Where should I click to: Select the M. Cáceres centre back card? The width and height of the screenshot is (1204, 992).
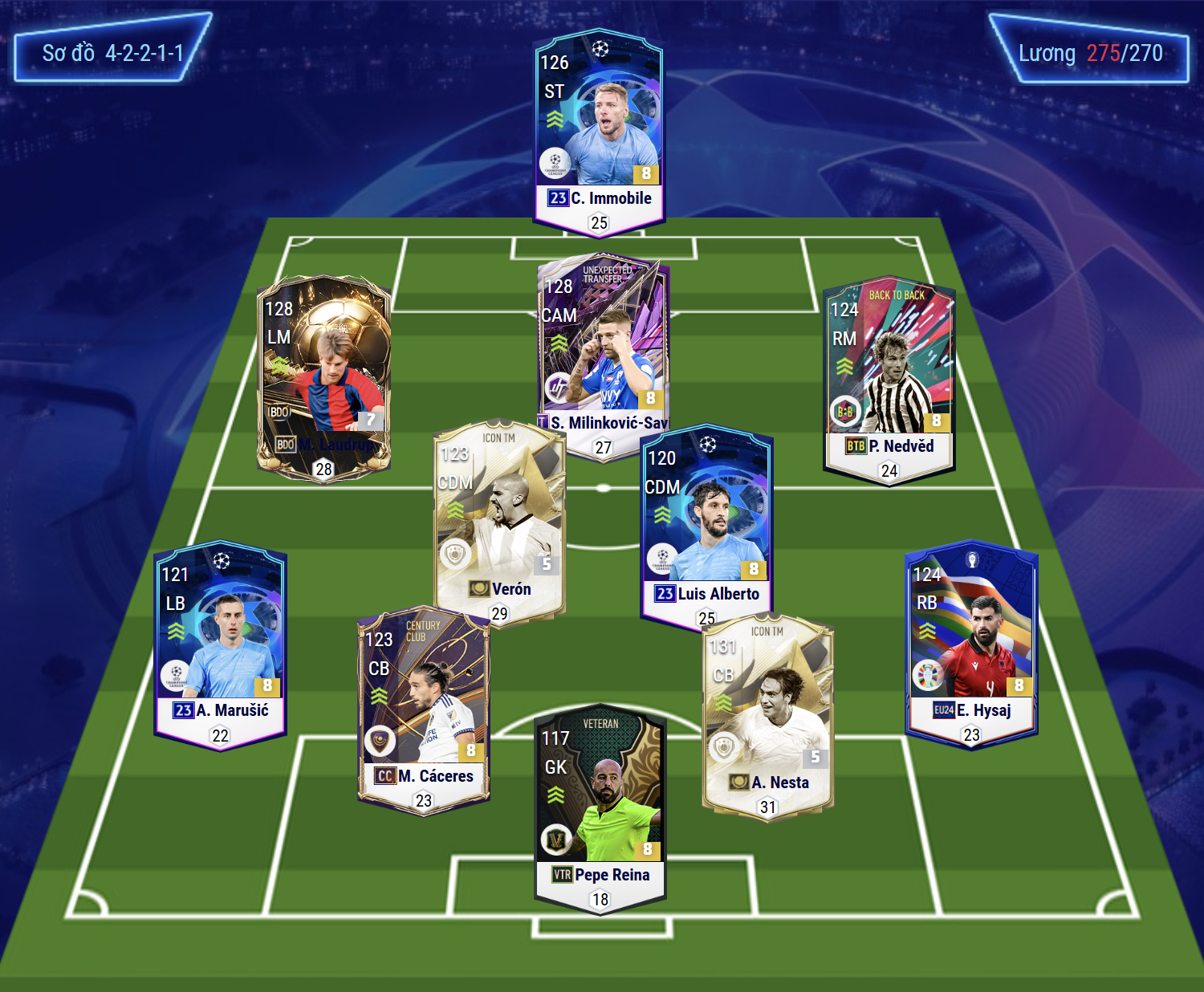tap(423, 706)
